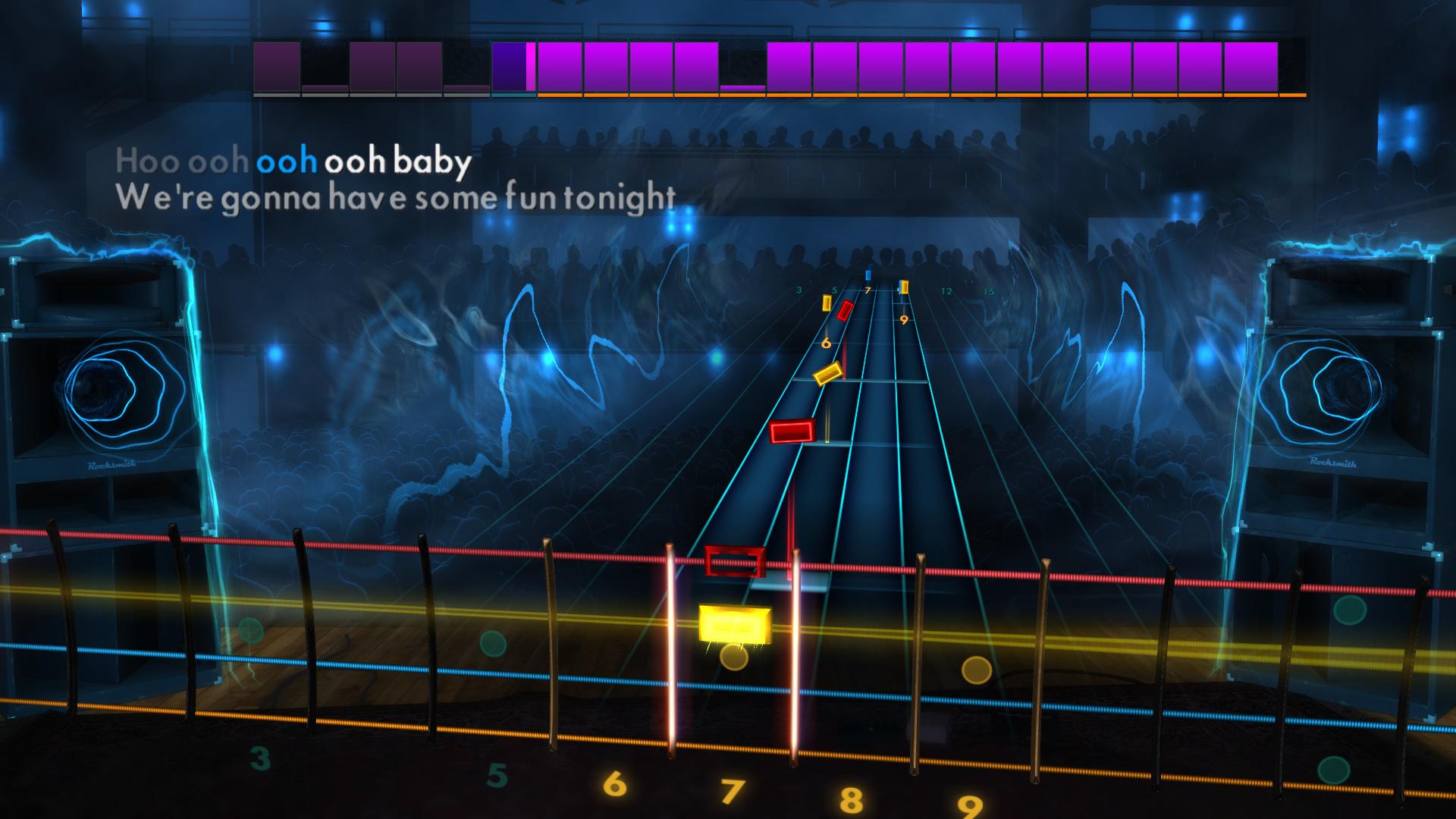Viewport: 1456px width, 819px height.
Task: Expand the first purple phrase segment
Action: pos(277,68)
